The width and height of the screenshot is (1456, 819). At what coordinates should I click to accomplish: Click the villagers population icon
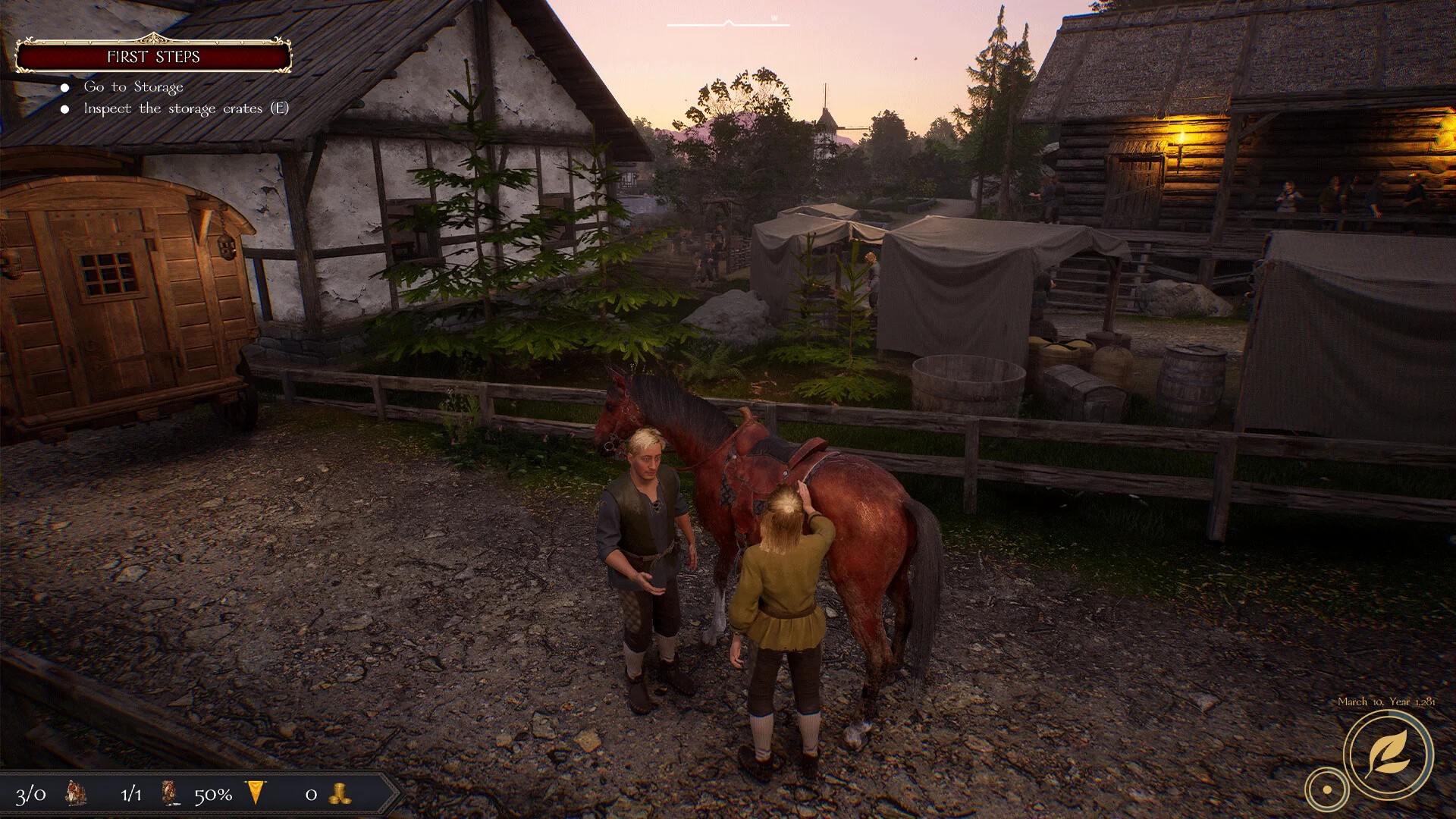(x=76, y=793)
